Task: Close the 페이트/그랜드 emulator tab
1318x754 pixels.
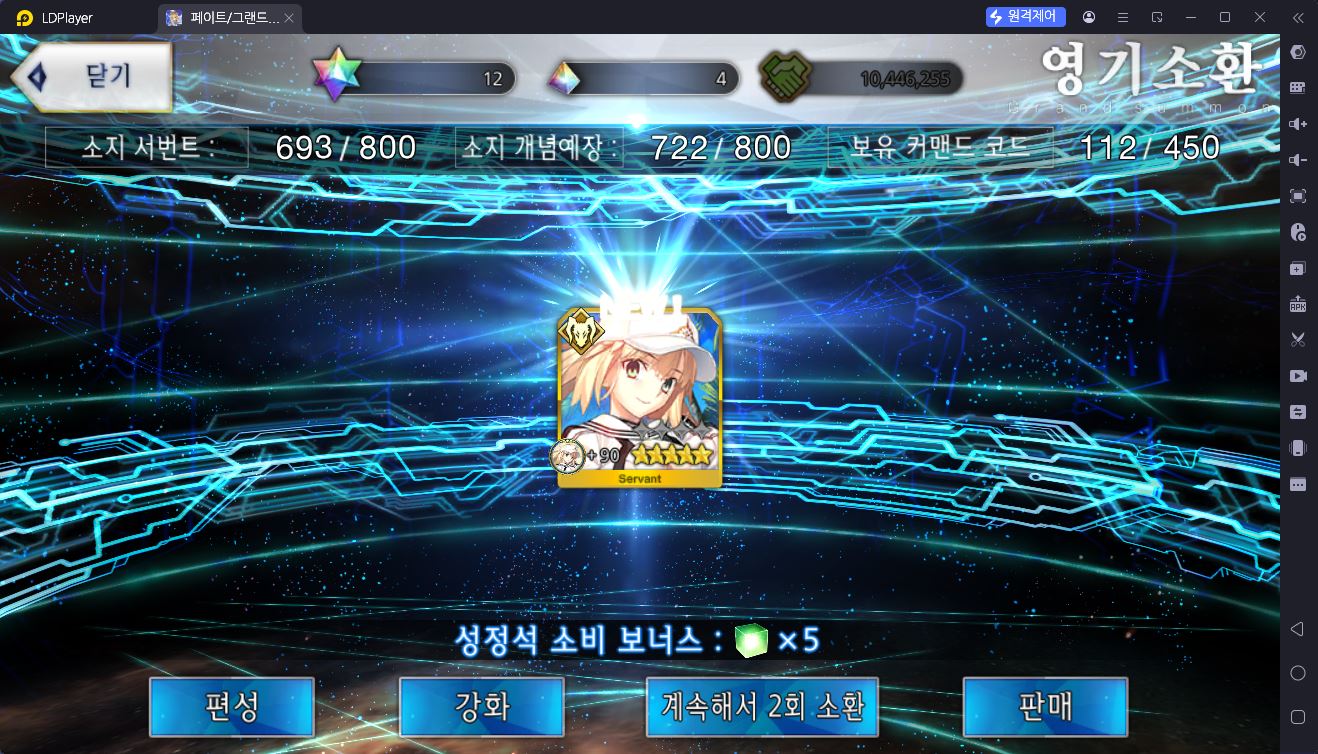Action: click(289, 18)
